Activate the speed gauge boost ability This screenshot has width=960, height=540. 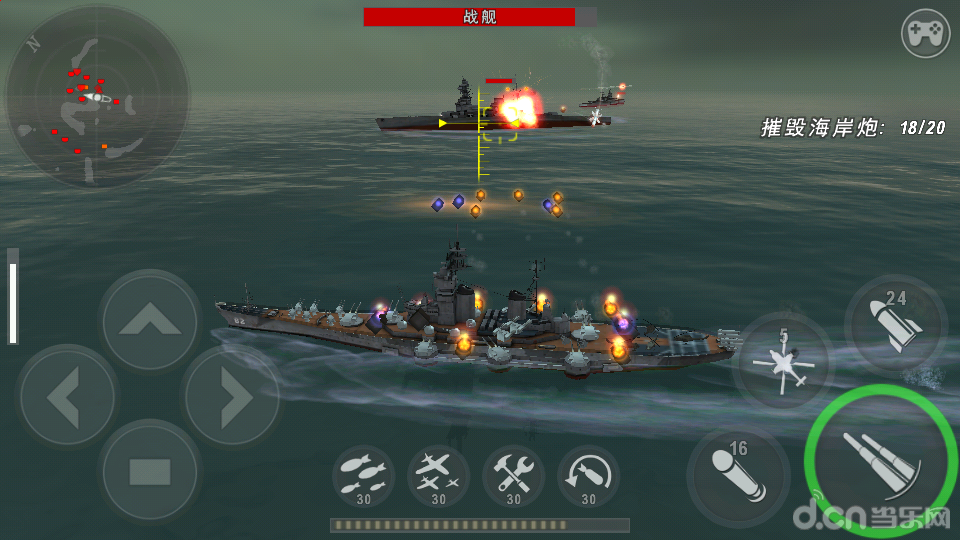pos(588,475)
